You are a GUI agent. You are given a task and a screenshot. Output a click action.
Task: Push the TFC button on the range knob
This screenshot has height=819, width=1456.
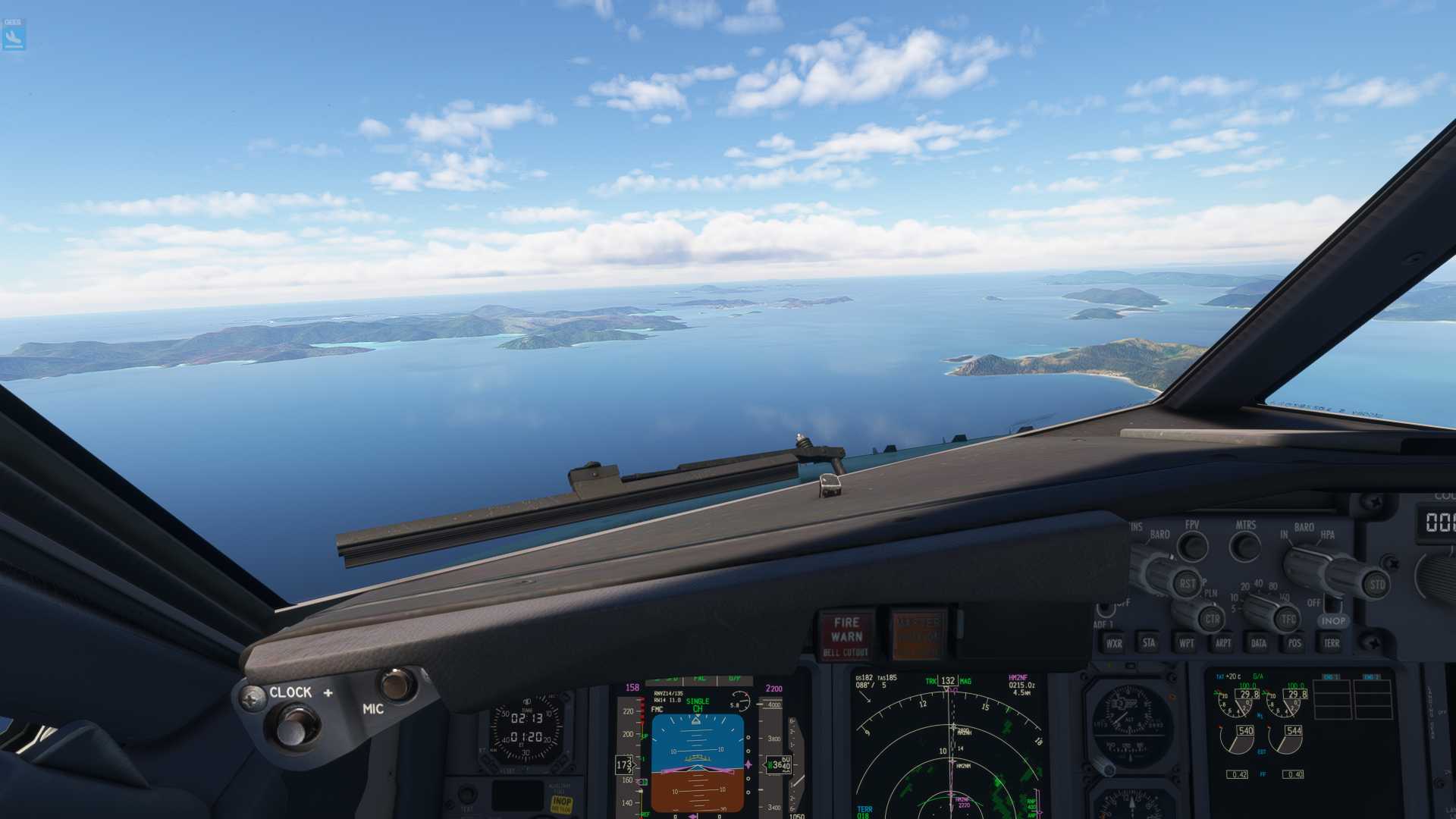coord(1287,620)
